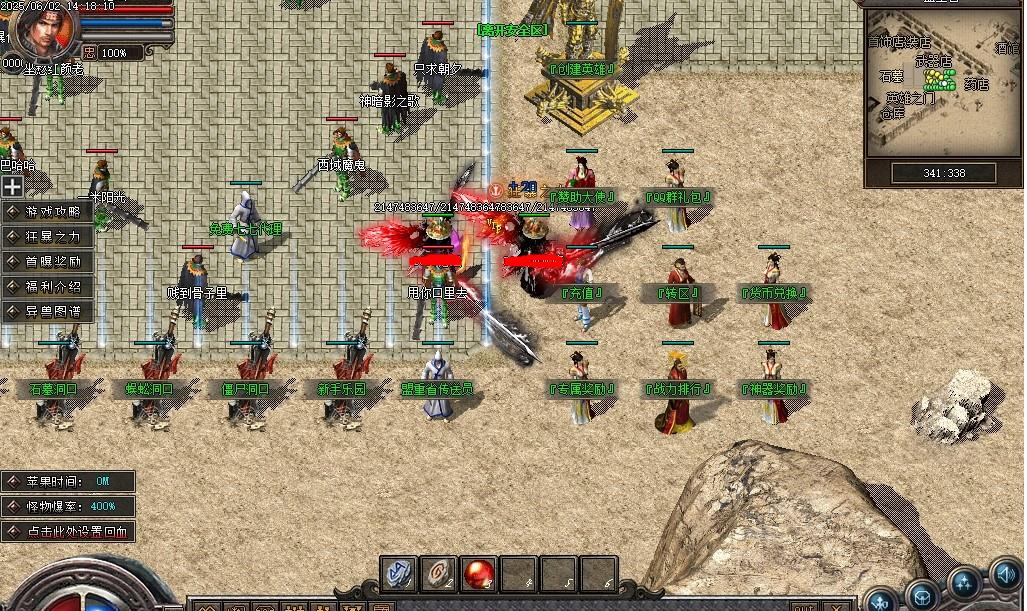Use the blue scroll in hotbar slot 1
The height and width of the screenshot is (611, 1027).
(x=400, y=572)
